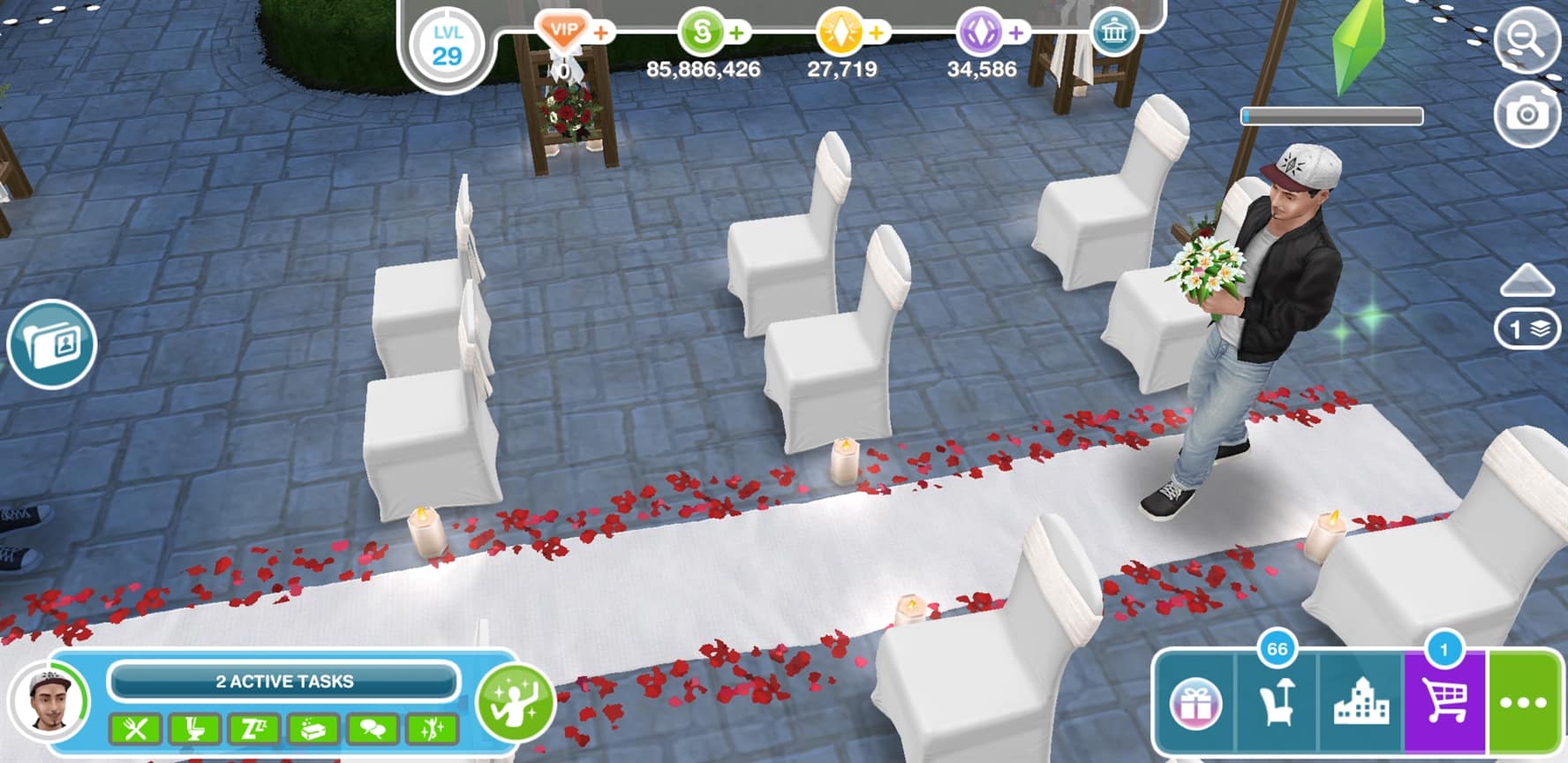Select the bladder need toilet icon
This screenshot has height=763, width=1568.
point(194,729)
